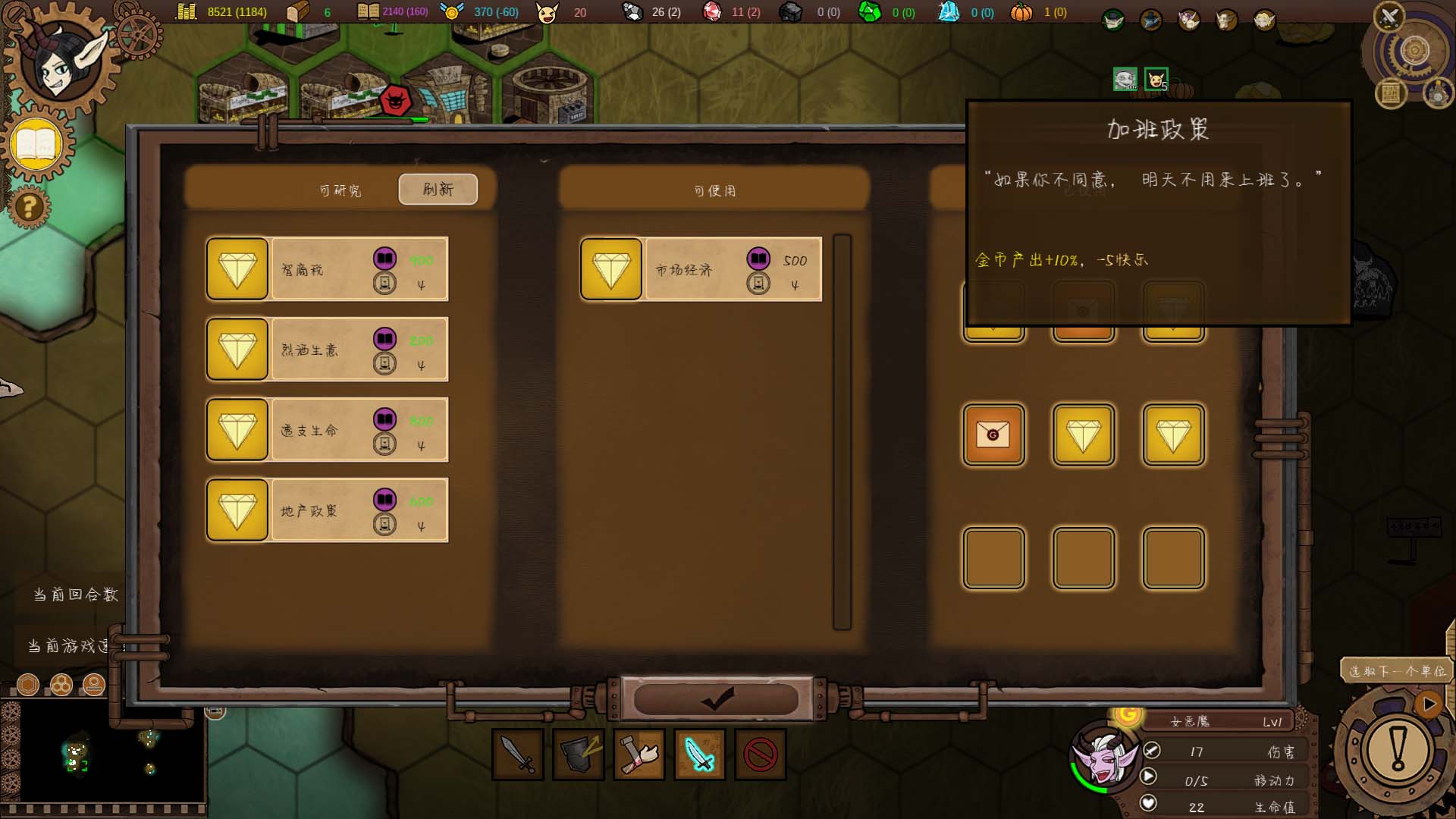The image size is (1456, 819).
Task: Click the envelope policy slot in right panel
Action: click(x=993, y=435)
